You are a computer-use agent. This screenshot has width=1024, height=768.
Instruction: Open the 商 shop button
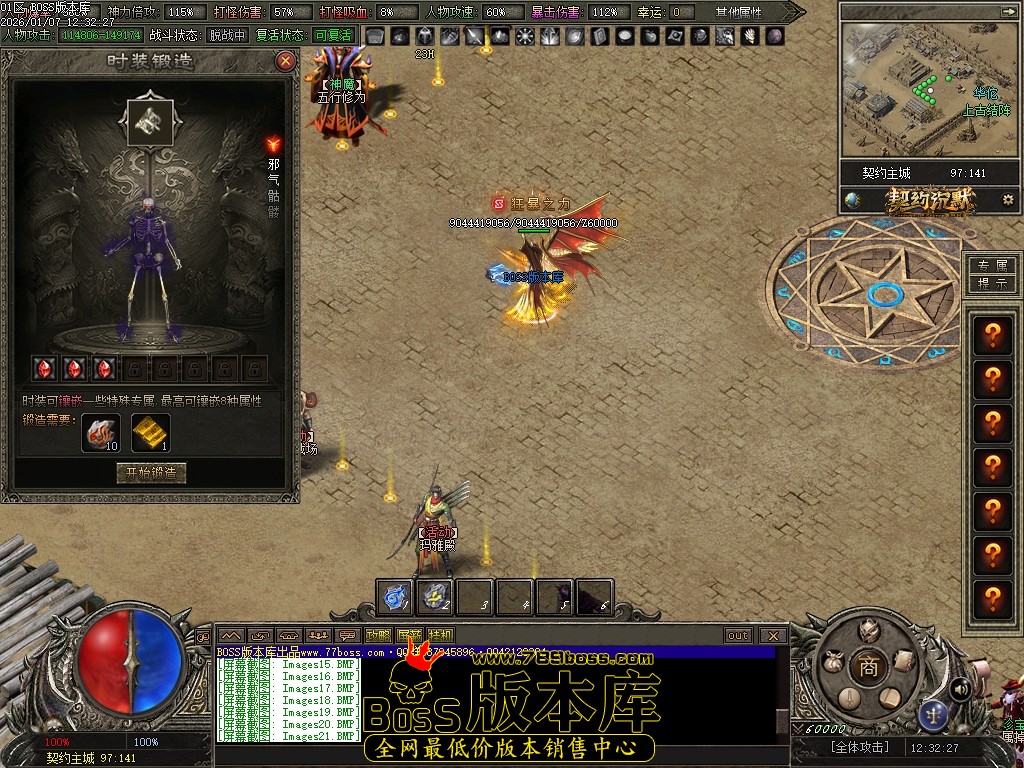point(869,667)
